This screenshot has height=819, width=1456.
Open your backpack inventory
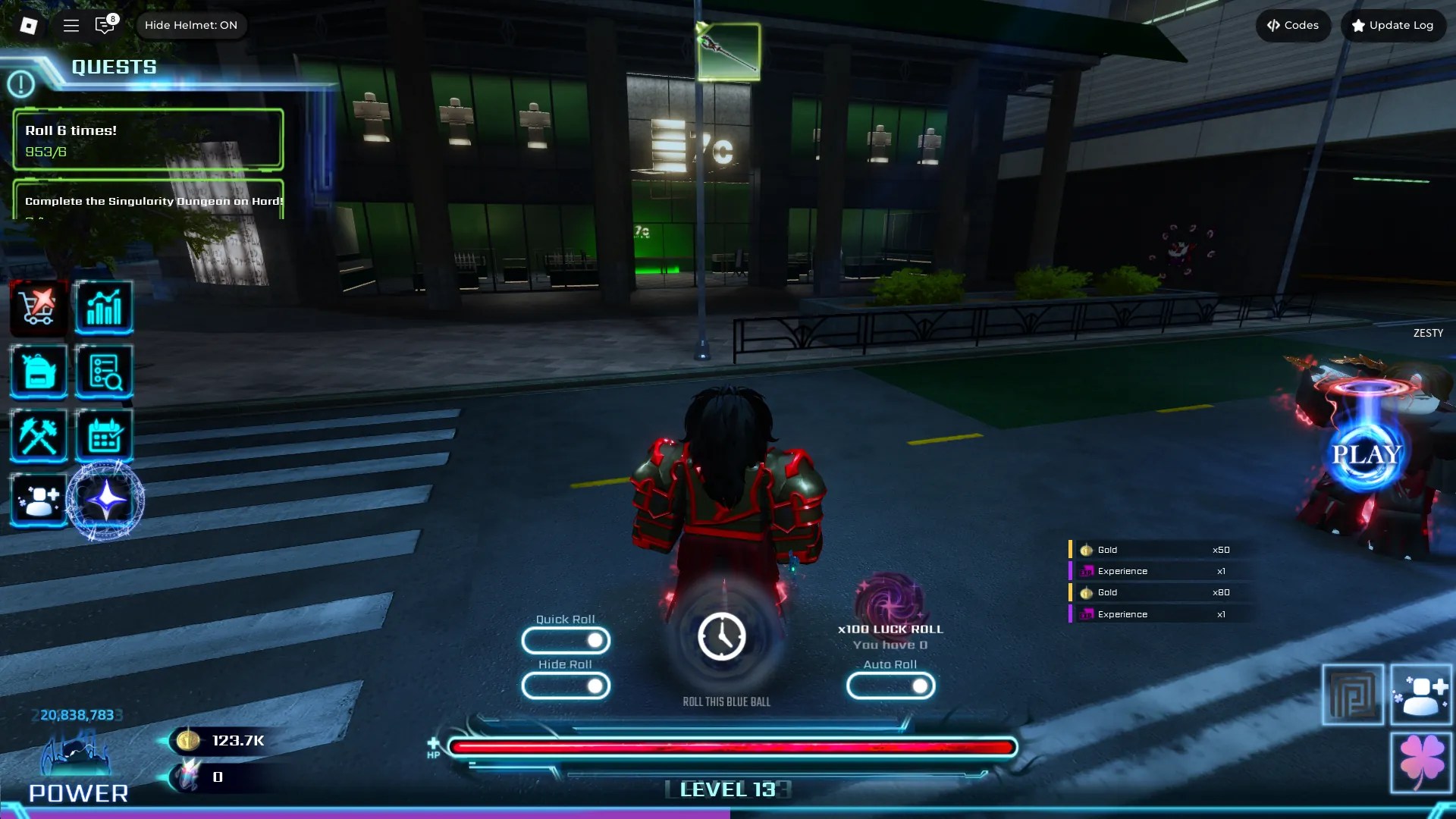(39, 372)
